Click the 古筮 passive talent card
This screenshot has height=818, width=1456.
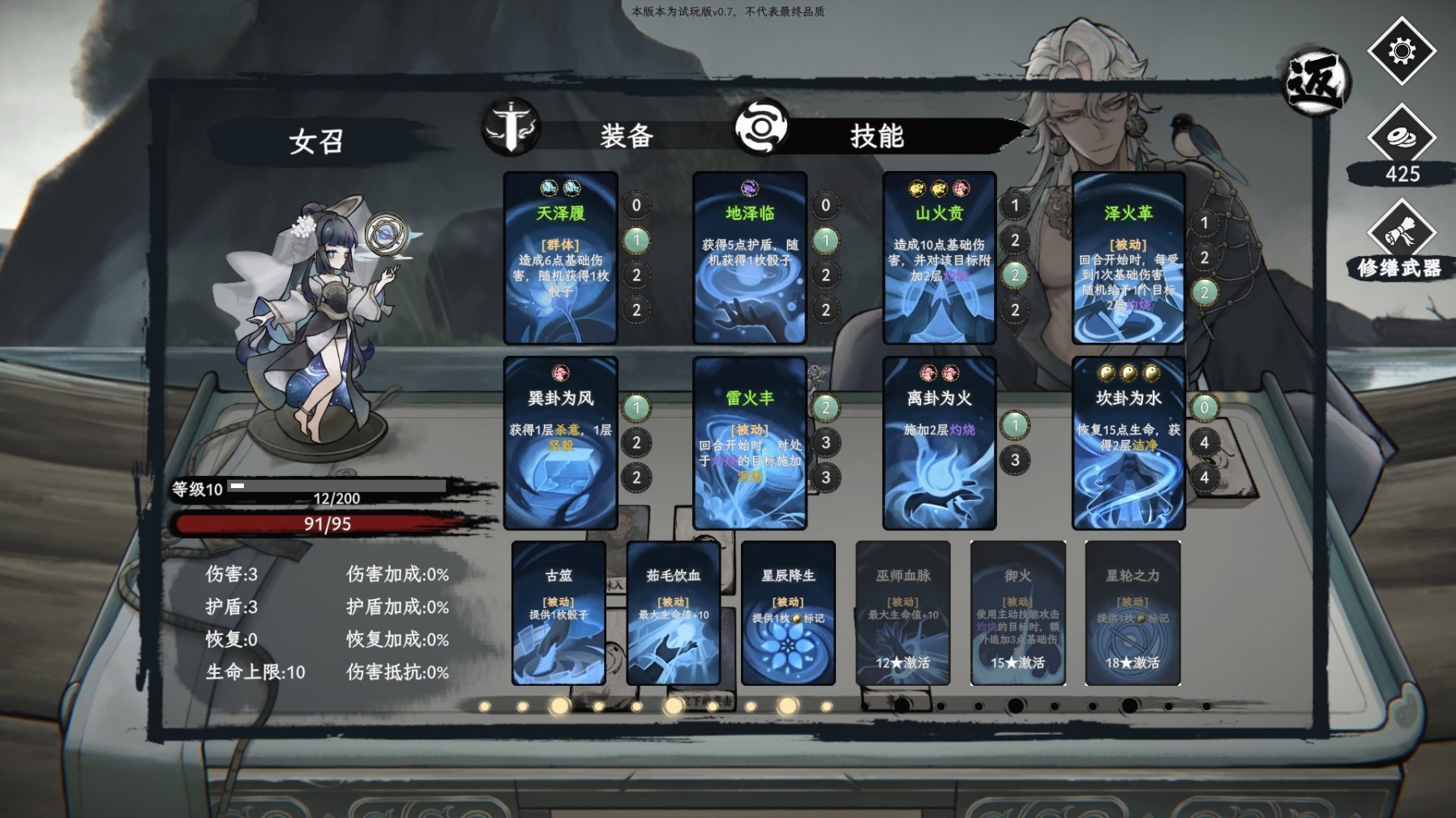tap(559, 613)
